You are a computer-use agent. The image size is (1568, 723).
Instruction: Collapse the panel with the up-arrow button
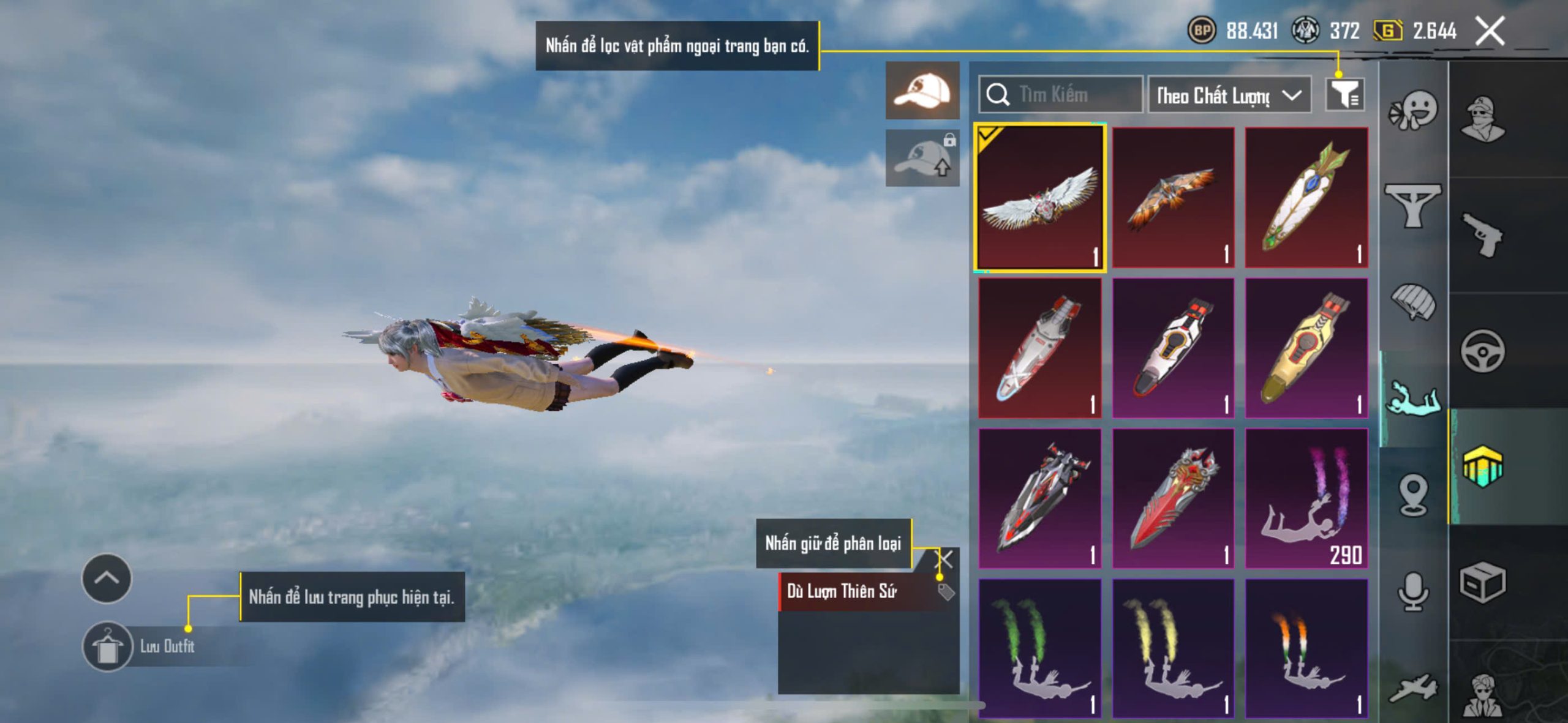click(107, 578)
